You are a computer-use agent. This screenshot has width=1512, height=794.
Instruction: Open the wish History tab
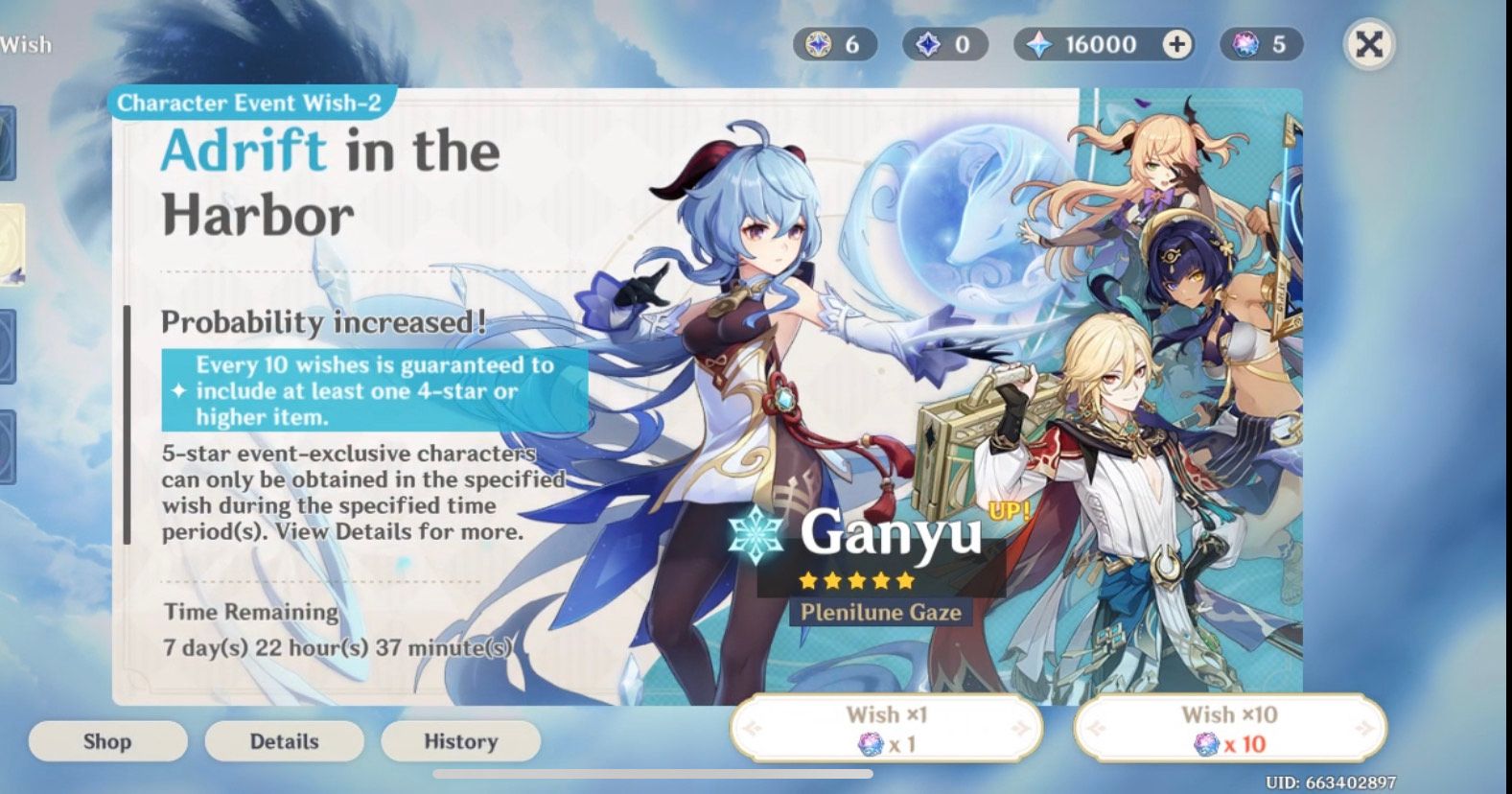461,740
